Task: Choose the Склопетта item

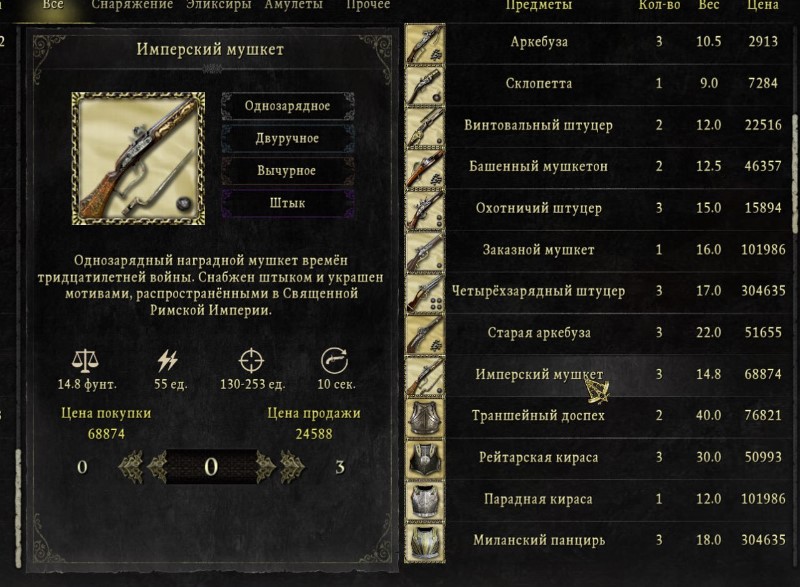Action: pos(539,84)
